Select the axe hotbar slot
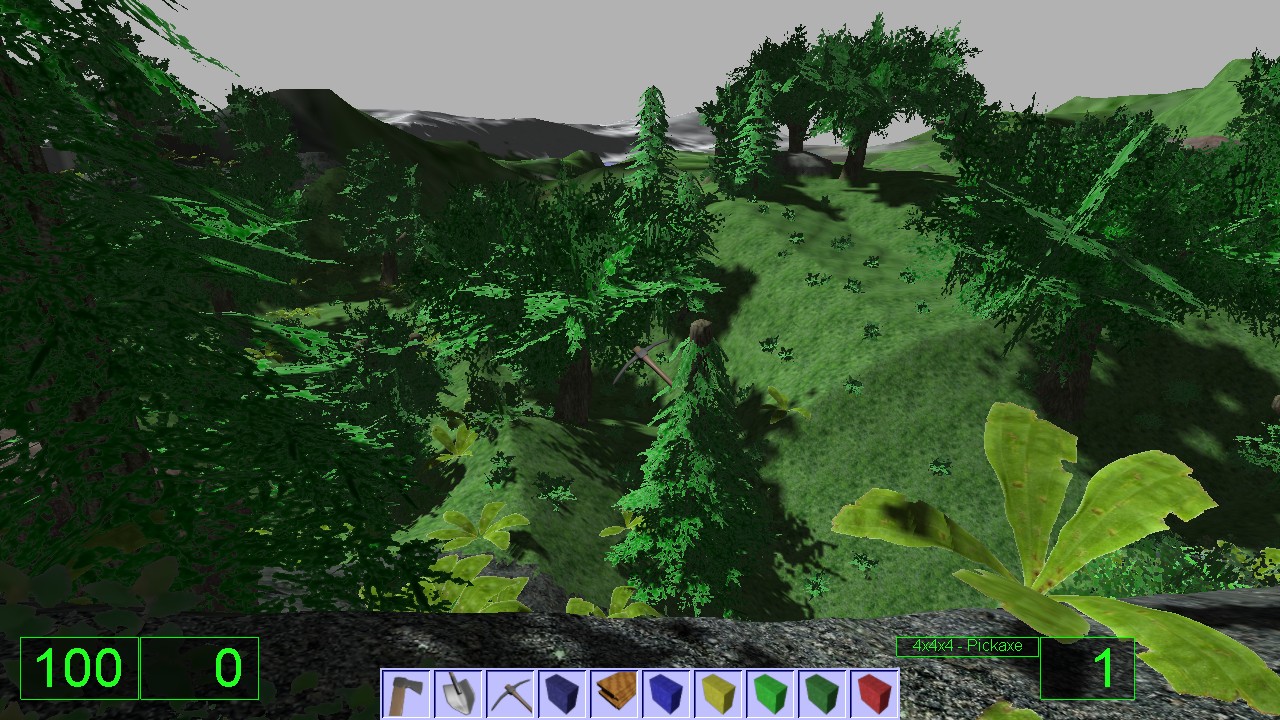This screenshot has width=1280, height=720. 407,694
